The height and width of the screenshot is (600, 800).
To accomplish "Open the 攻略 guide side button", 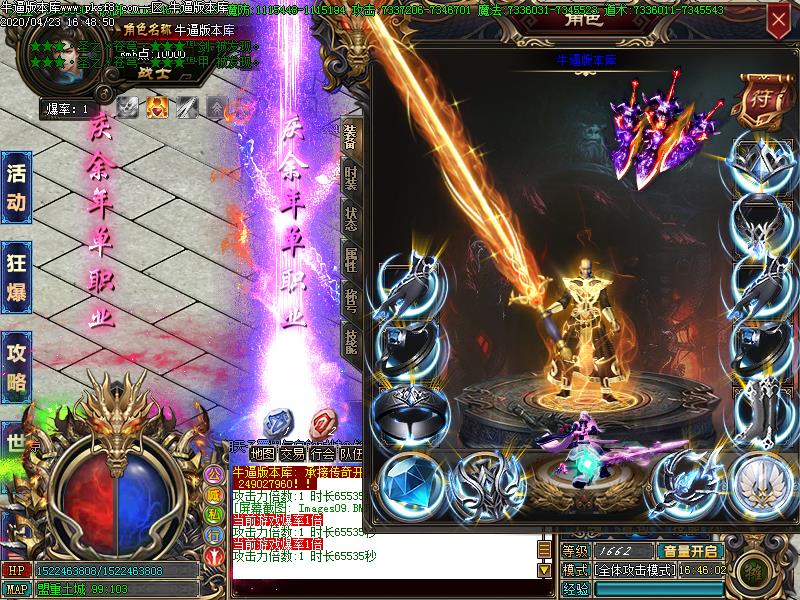I will pyautogui.click(x=16, y=366).
